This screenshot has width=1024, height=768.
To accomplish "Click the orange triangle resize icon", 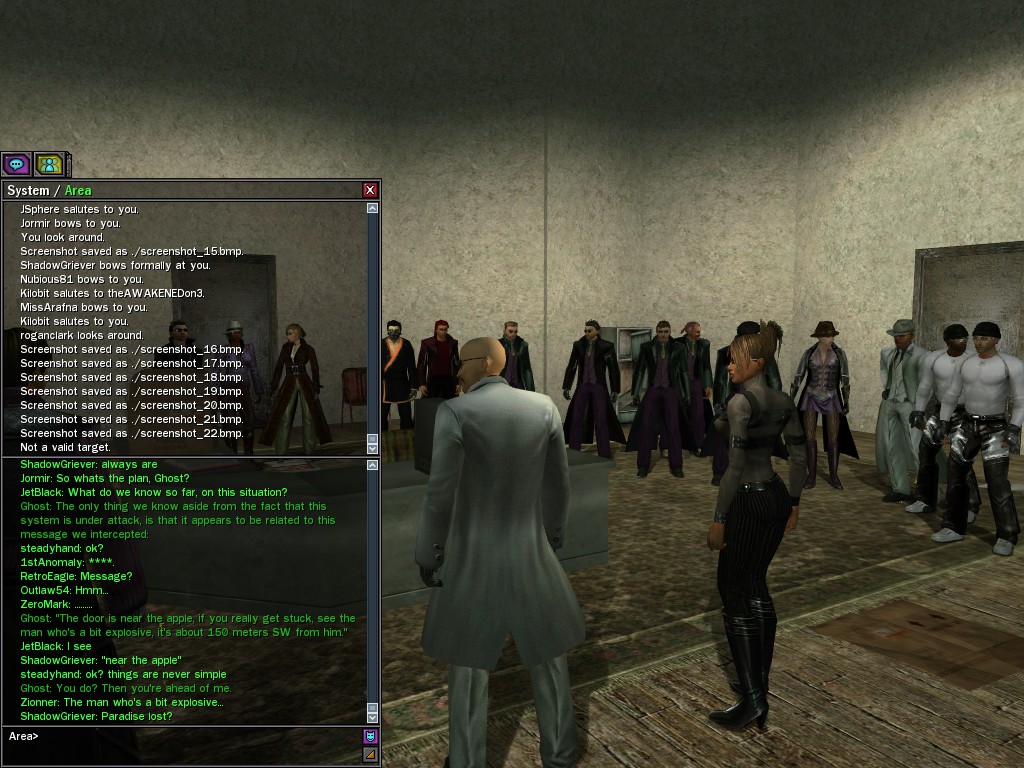I will coord(370,754).
